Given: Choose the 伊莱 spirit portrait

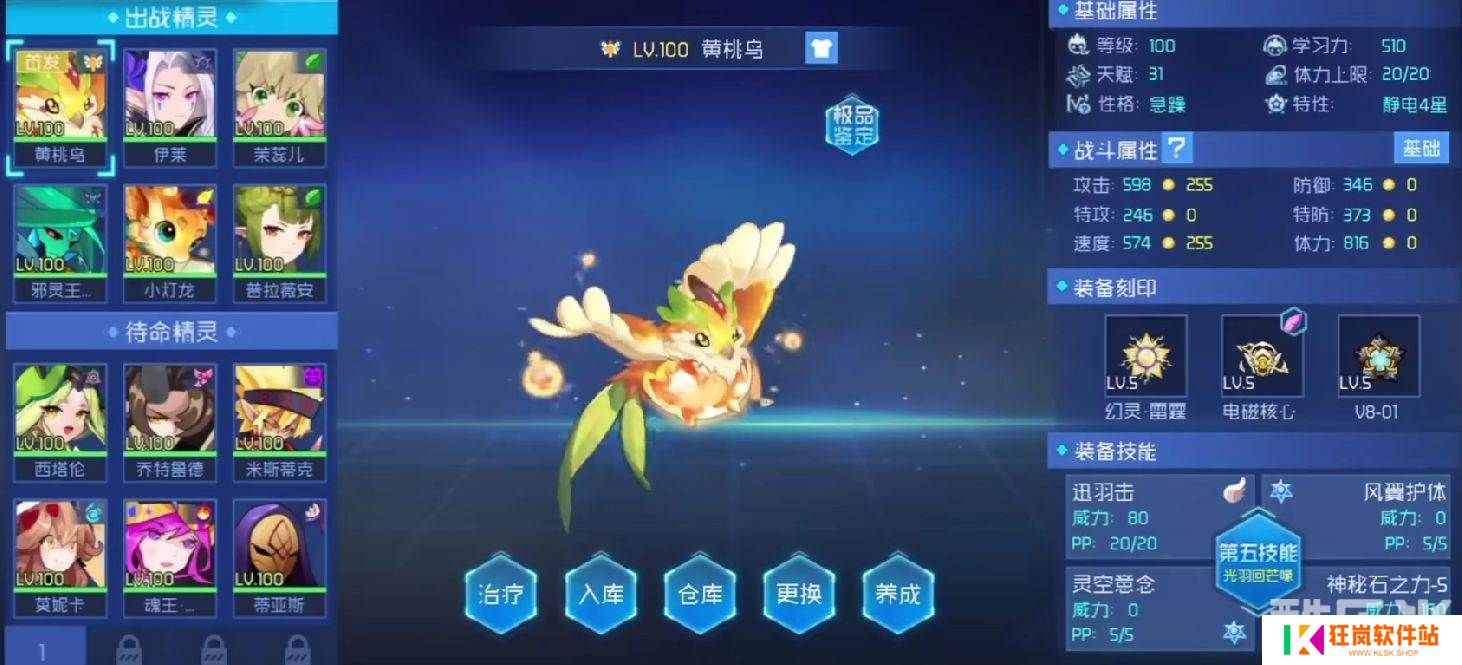Looking at the screenshot, I should coord(170,97).
